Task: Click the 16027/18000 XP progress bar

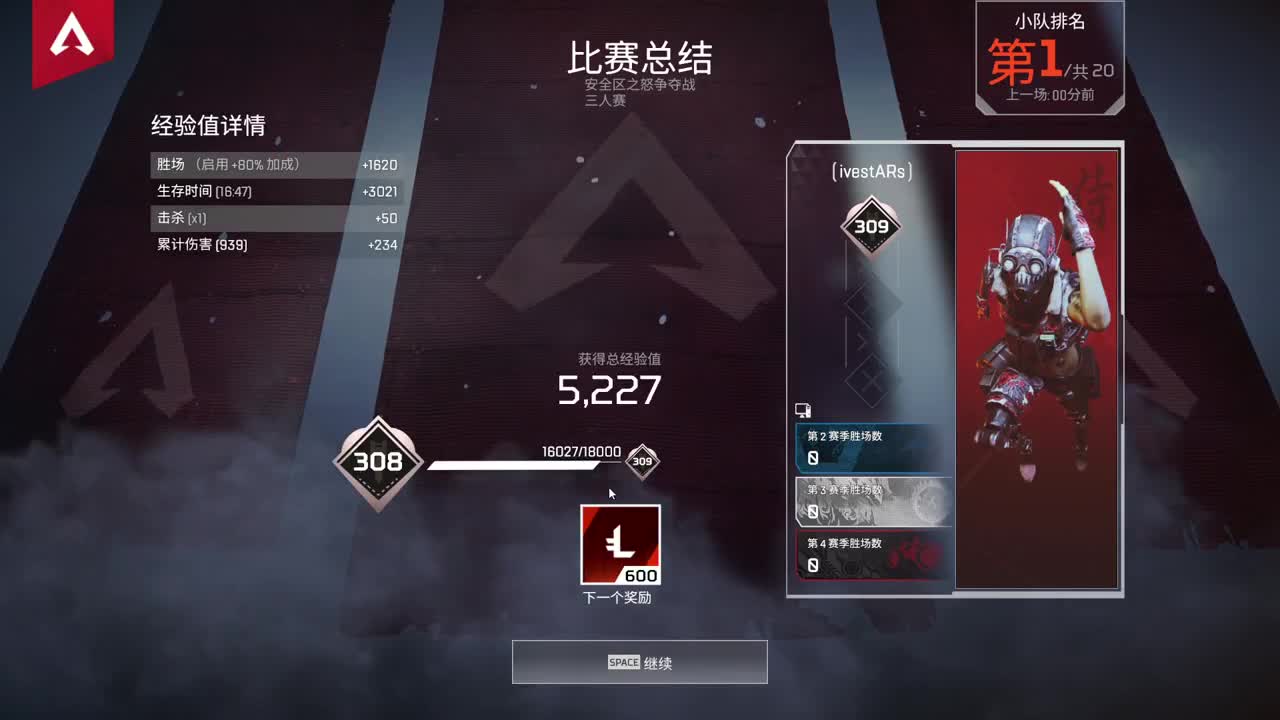Action: (x=520, y=464)
